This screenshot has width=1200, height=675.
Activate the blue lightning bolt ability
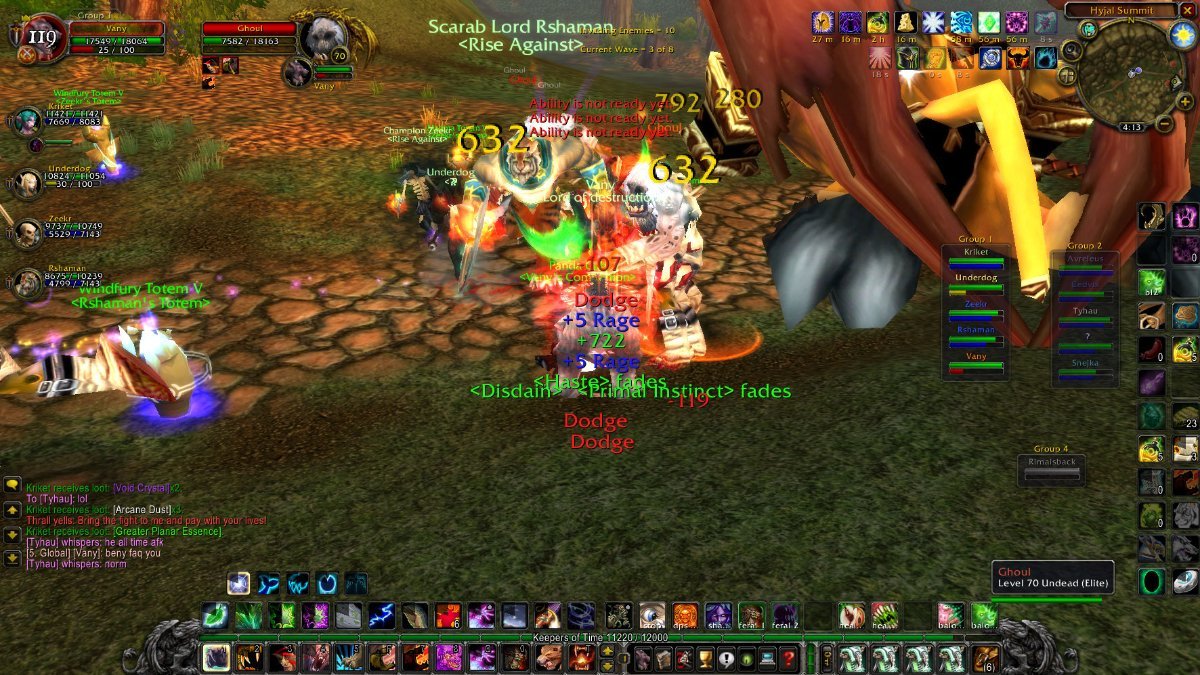point(381,614)
